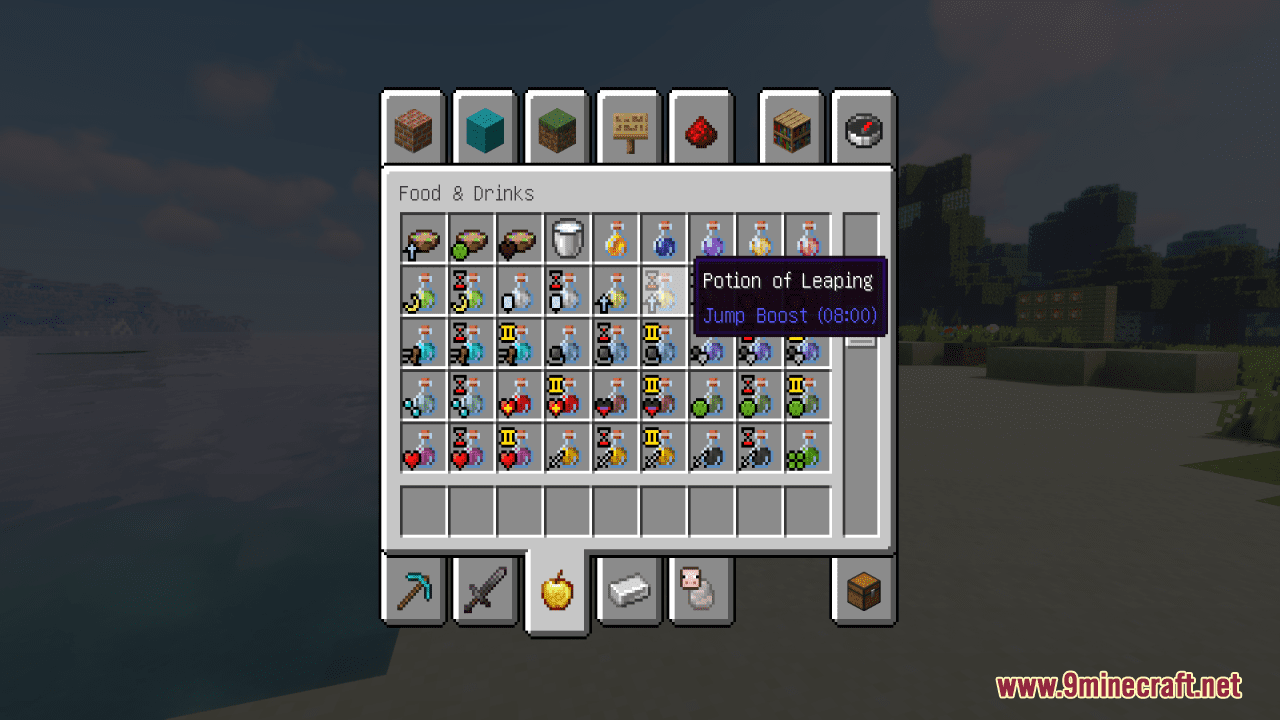Pick up a Suspicious Stew
The width and height of the screenshot is (1280, 720).
pyautogui.click(x=421, y=239)
